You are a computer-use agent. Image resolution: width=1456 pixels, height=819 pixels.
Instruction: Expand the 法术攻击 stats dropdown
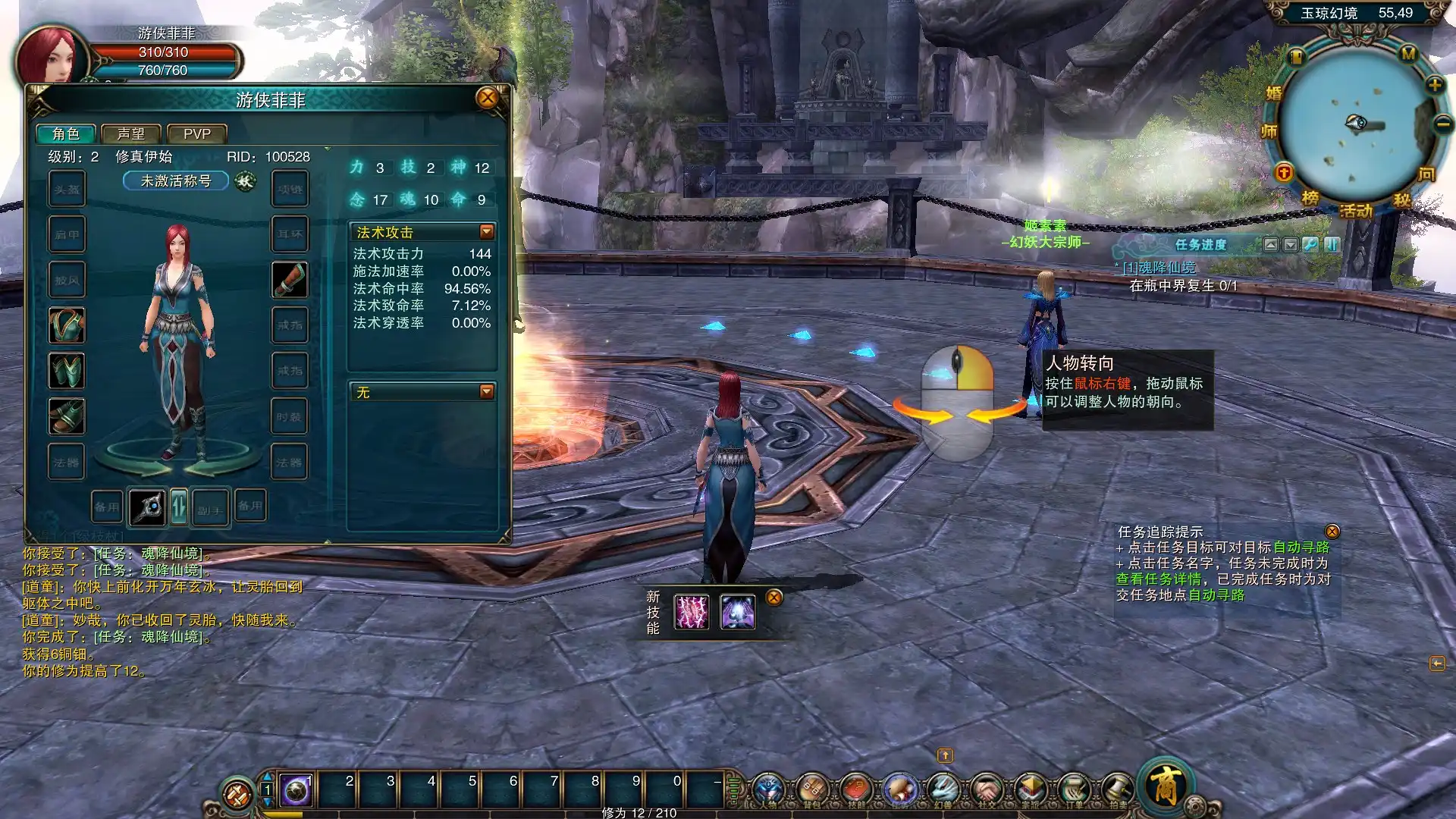tap(487, 232)
